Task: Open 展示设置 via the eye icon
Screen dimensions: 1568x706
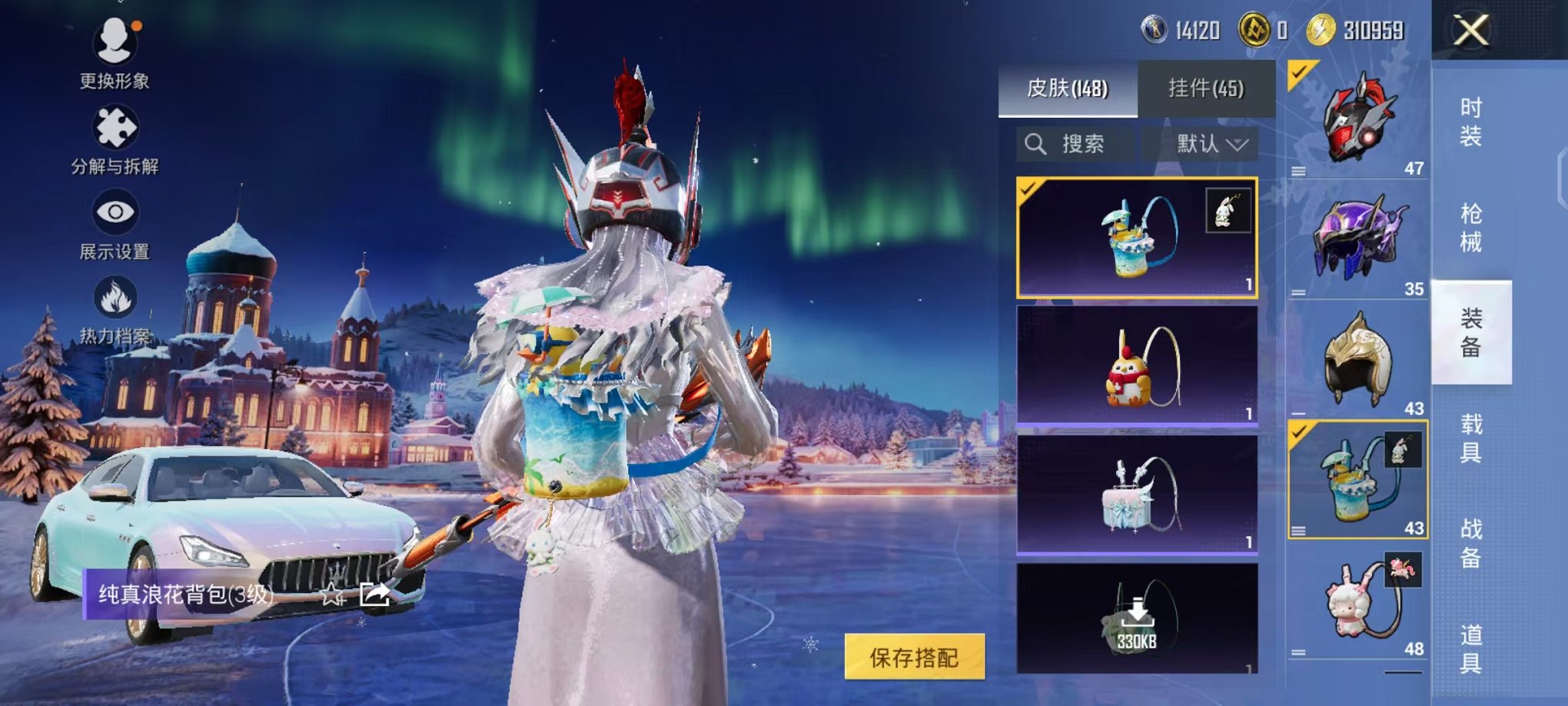Action: pos(114,211)
